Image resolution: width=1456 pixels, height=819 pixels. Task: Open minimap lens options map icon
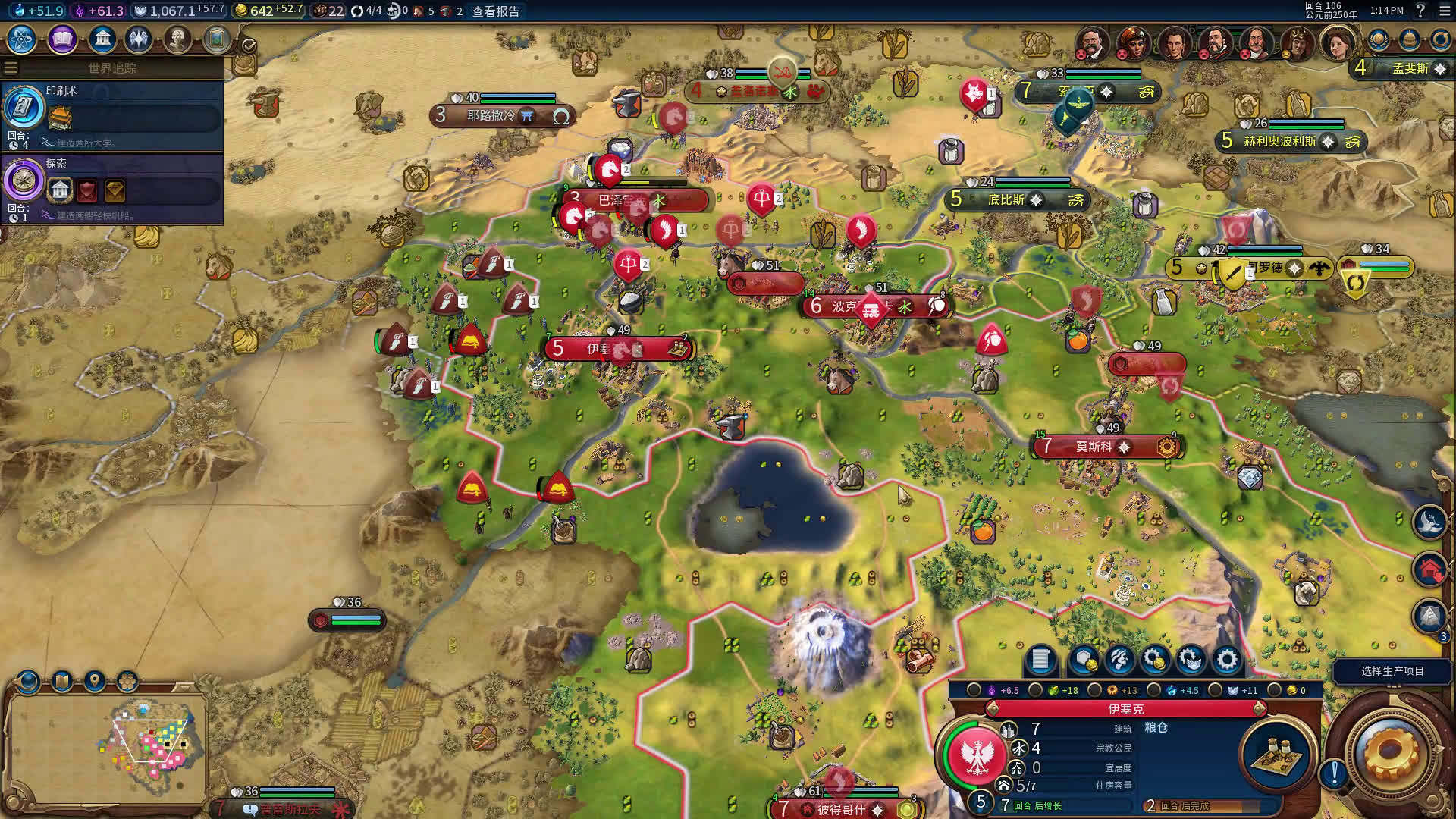[62, 681]
